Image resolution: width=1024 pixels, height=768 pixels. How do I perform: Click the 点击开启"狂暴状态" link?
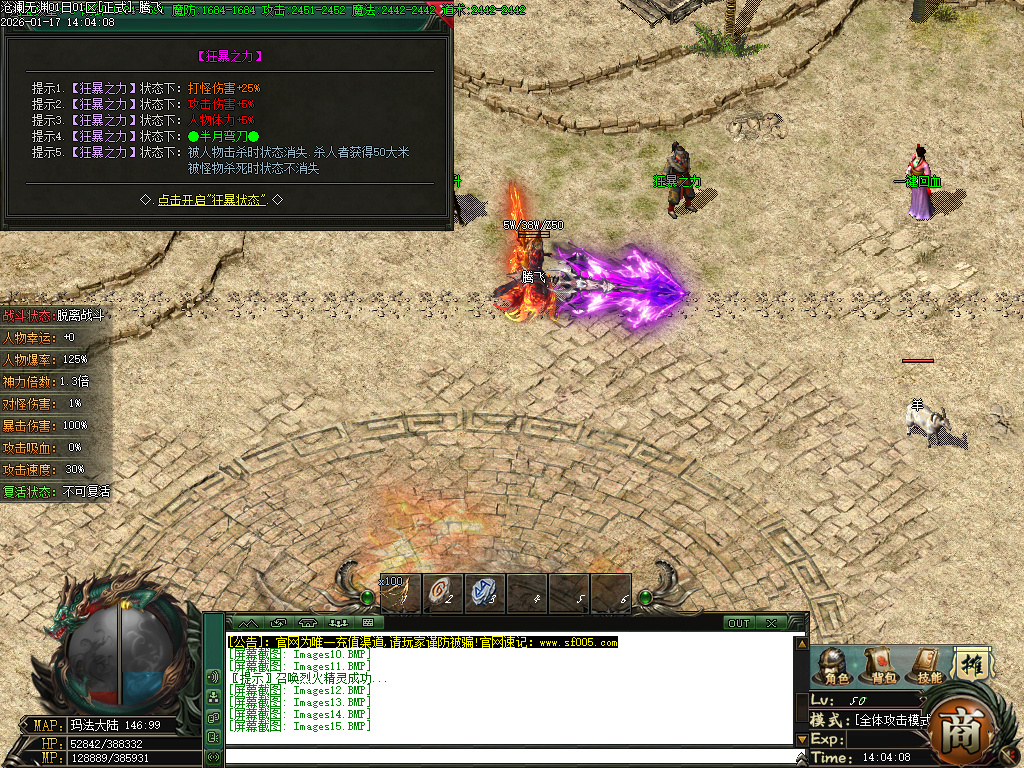coord(211,200)
